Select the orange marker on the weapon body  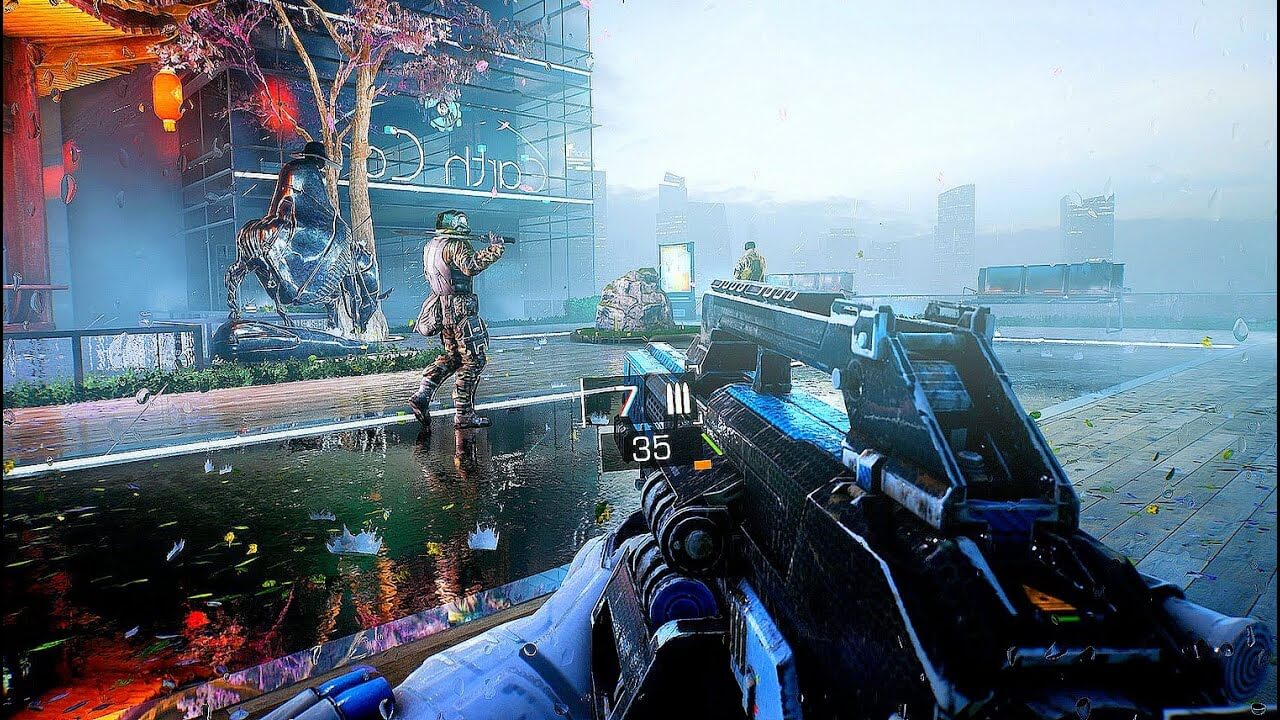(702, 463)
